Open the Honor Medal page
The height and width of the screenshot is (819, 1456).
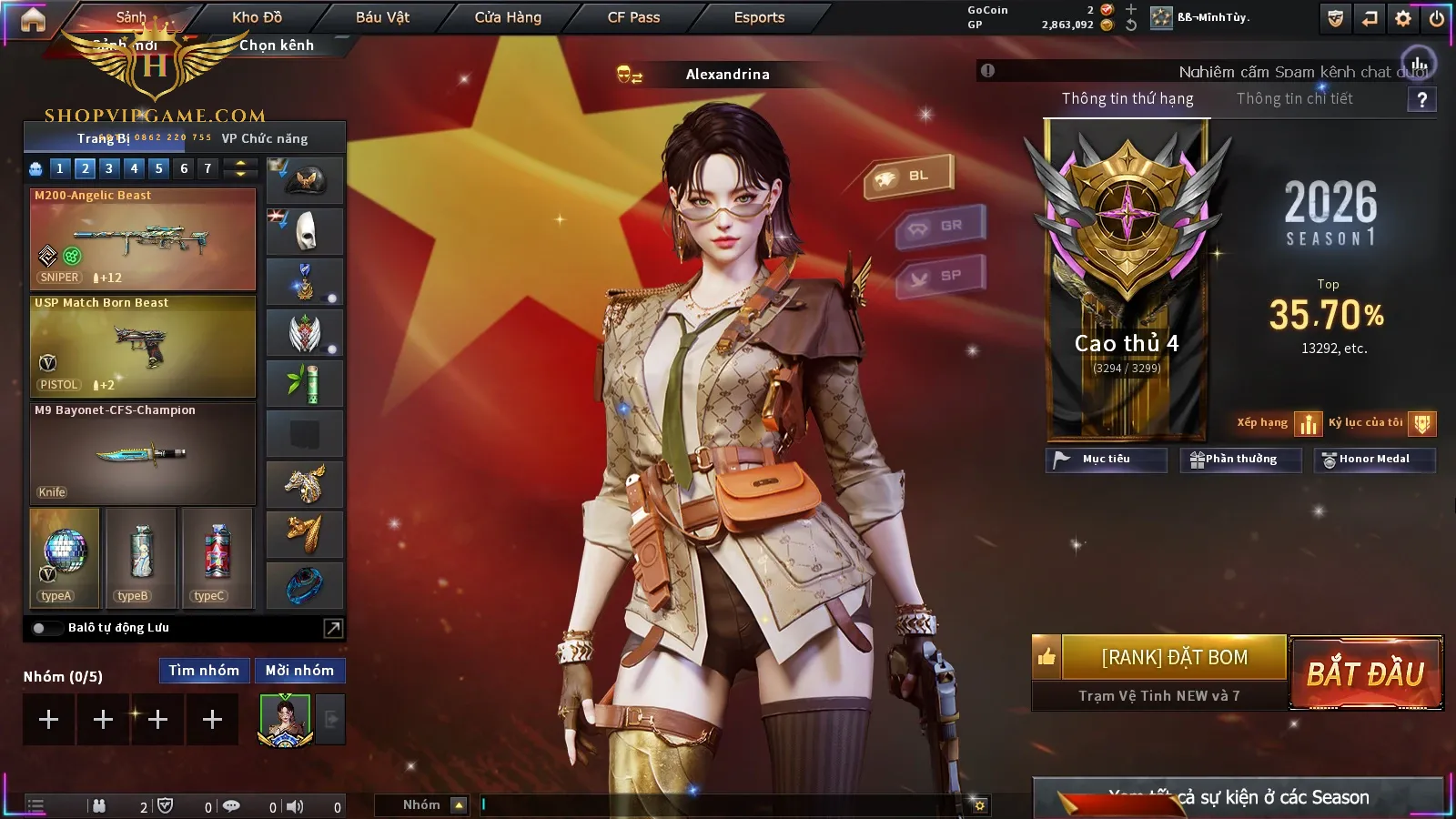tap(1374, 460)
